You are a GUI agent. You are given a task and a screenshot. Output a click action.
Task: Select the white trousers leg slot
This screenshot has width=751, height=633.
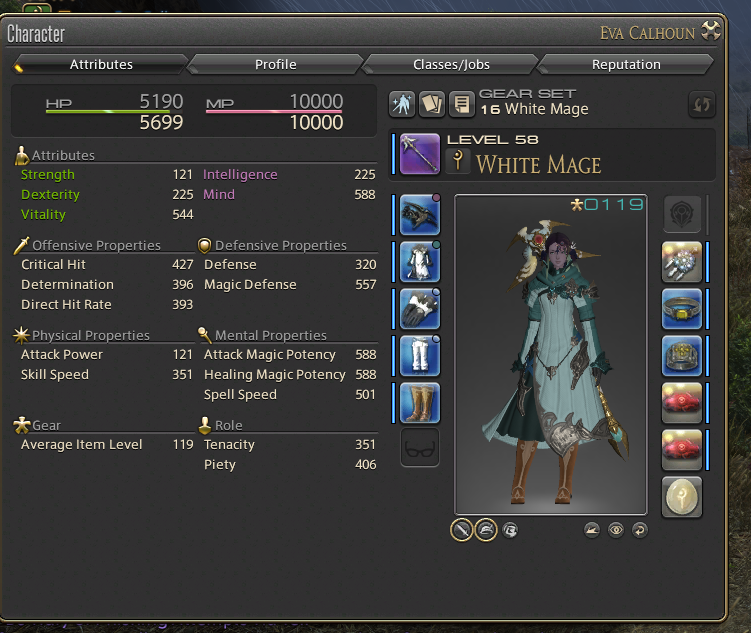[419, 356]
